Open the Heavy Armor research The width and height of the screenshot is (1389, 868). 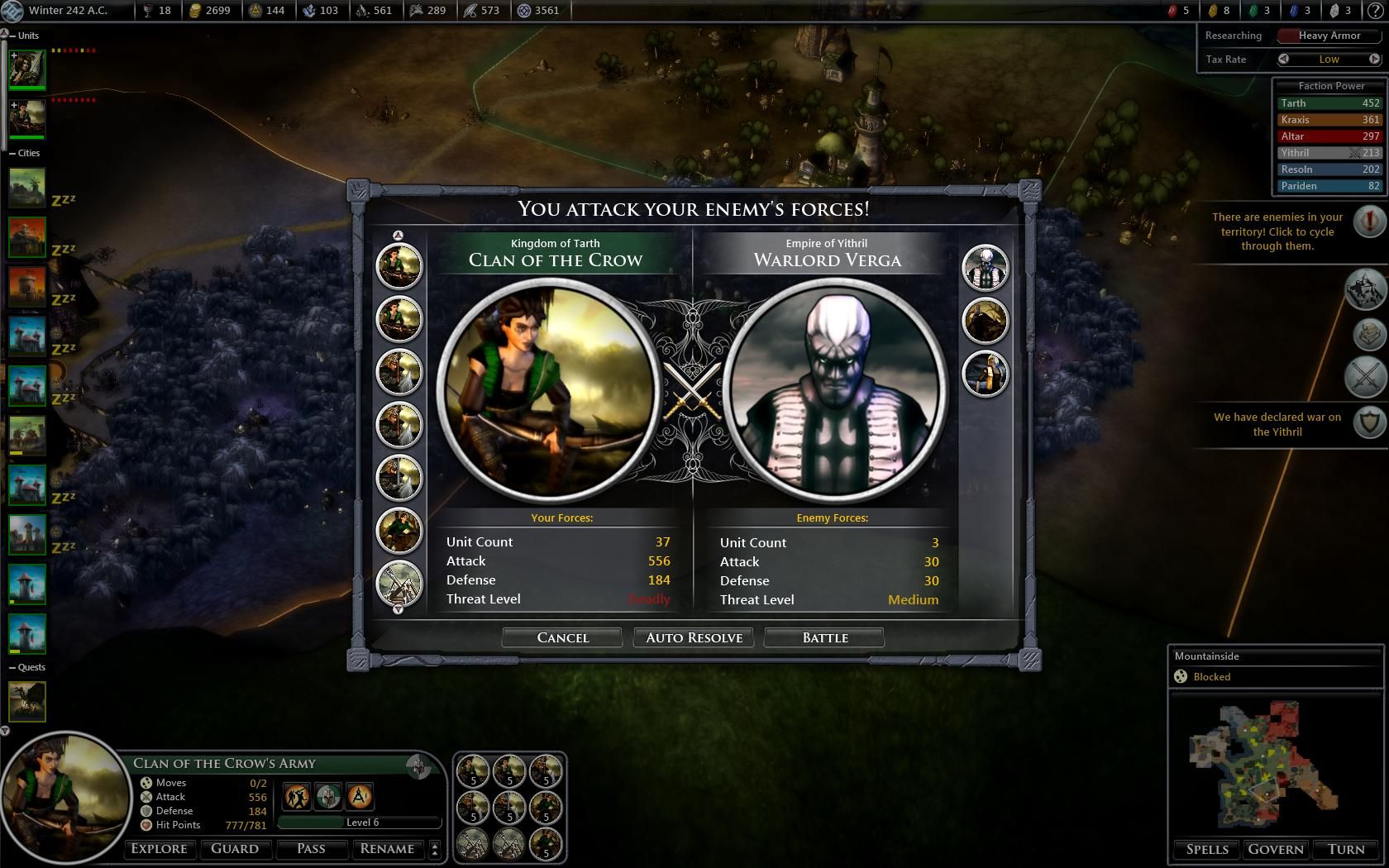click(1329, 36)
